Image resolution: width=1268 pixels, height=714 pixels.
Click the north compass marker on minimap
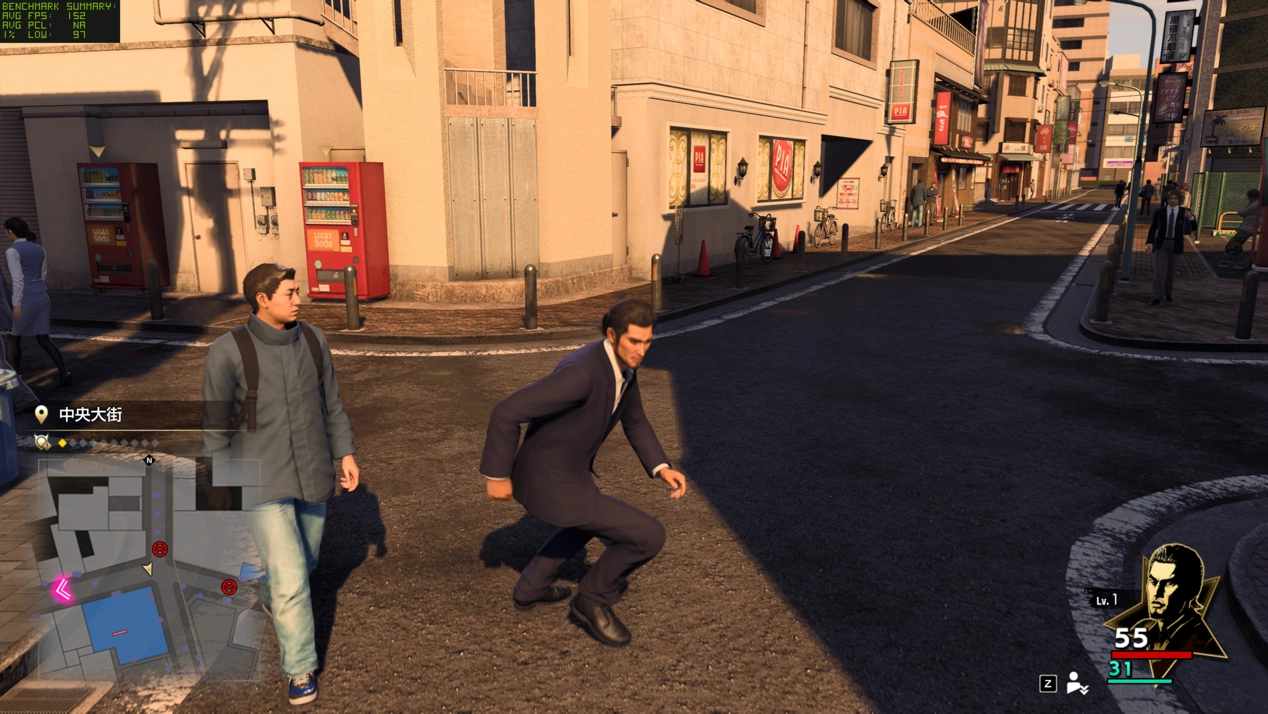(149, 460)
